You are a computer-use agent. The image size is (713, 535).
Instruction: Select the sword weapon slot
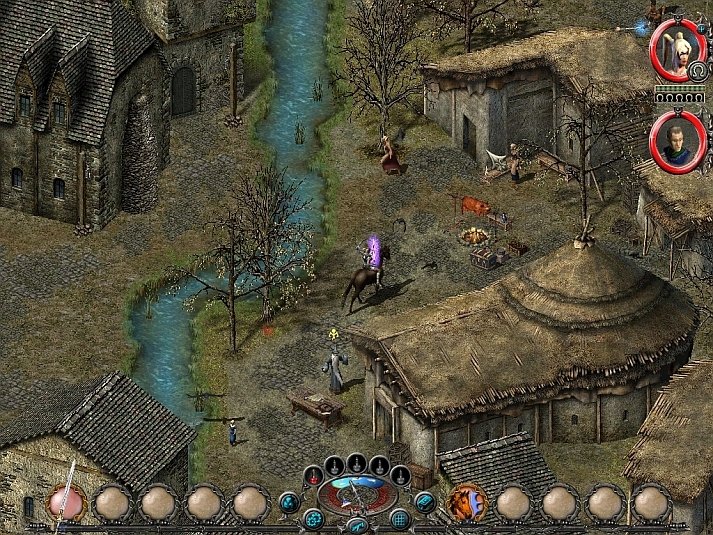pos(66,501)
